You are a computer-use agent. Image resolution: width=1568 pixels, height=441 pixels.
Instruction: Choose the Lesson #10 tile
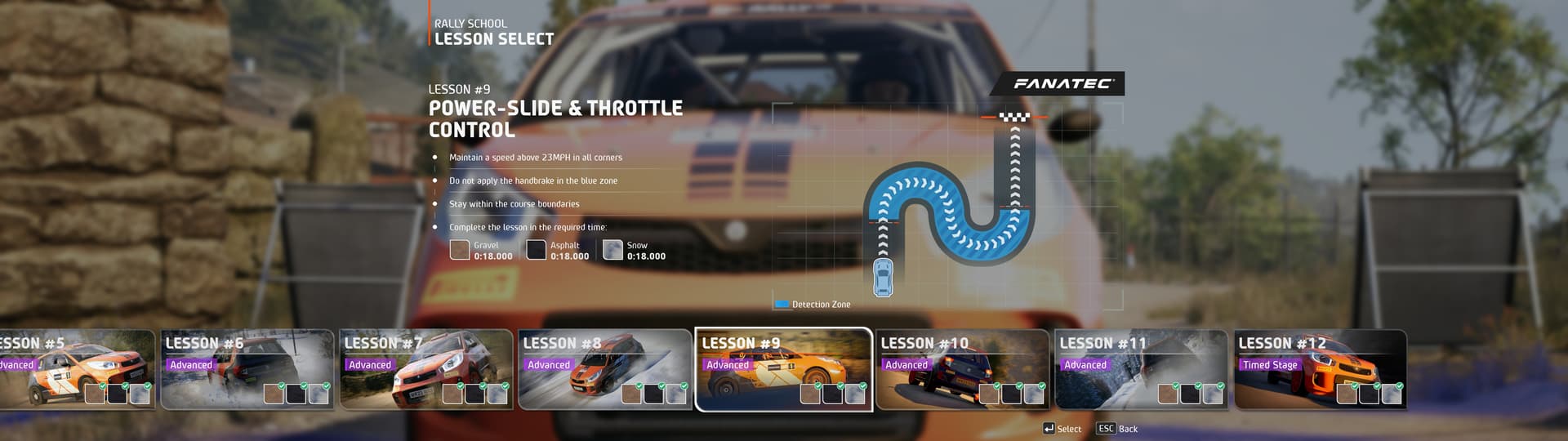(x=962, y=369)
